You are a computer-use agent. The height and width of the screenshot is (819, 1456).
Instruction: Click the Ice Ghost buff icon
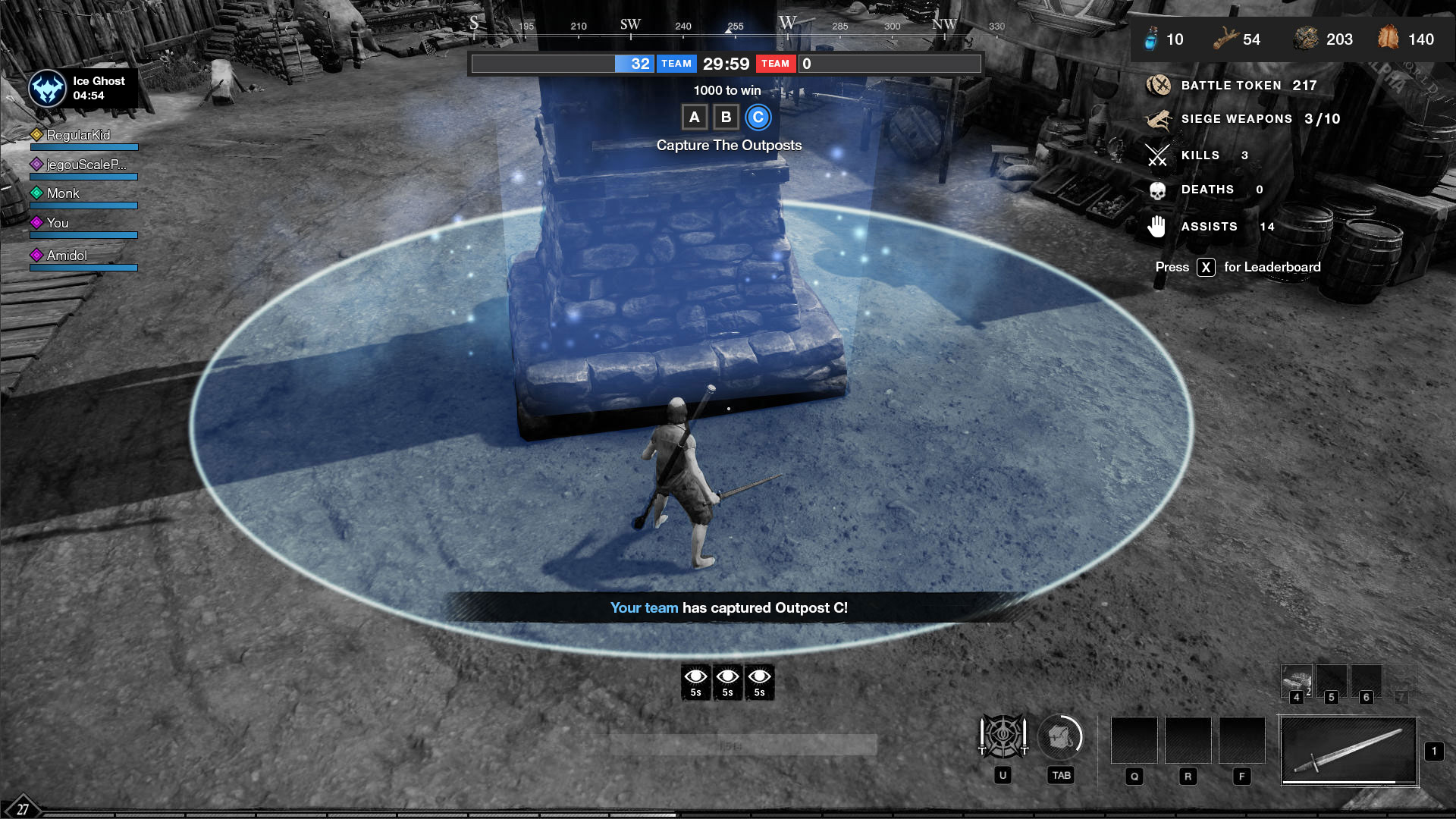click(48, 89)
